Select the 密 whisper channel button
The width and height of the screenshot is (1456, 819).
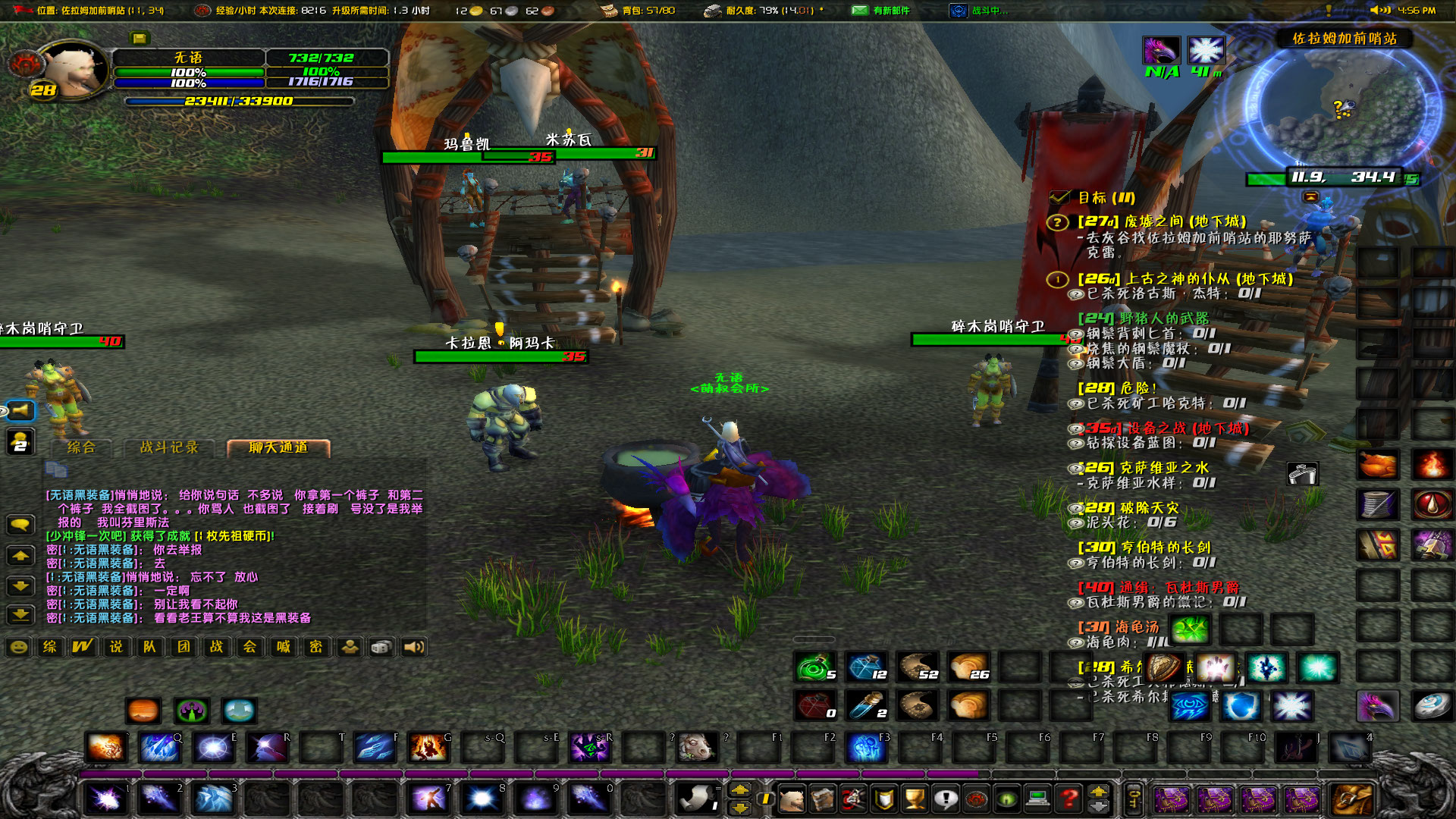(x=317, y=648)
